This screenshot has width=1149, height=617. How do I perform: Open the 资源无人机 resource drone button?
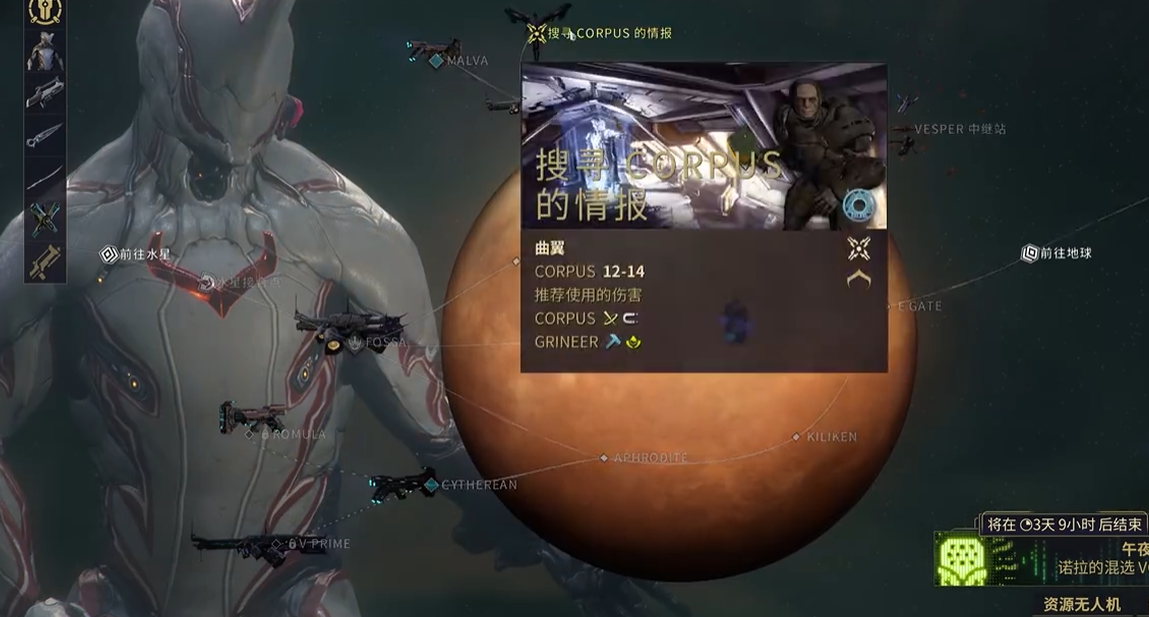point(1082,604)
